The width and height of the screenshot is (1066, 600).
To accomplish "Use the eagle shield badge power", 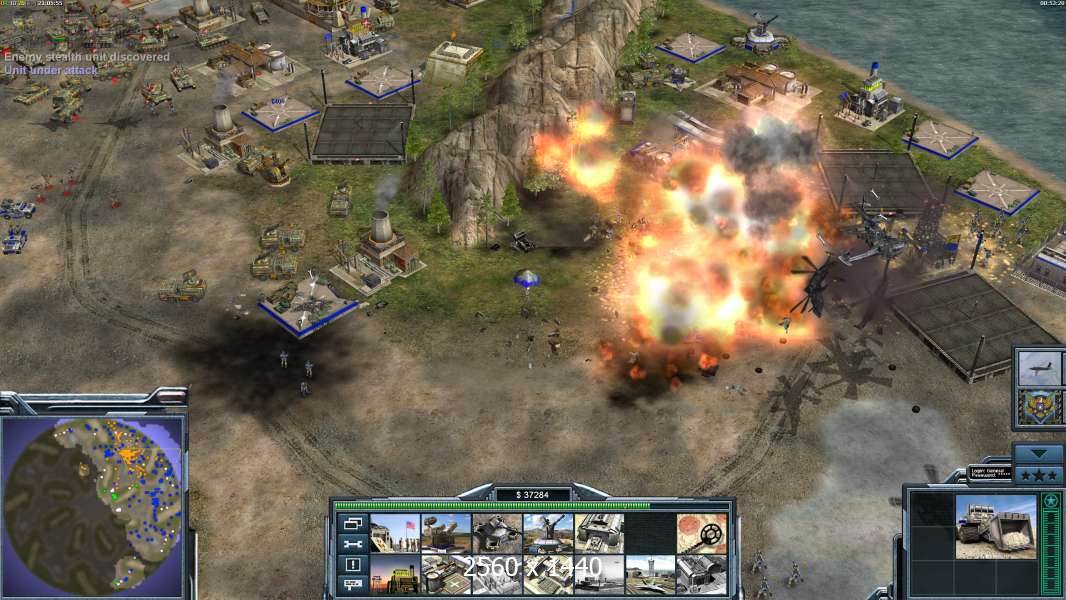I will click(1039, 407).
